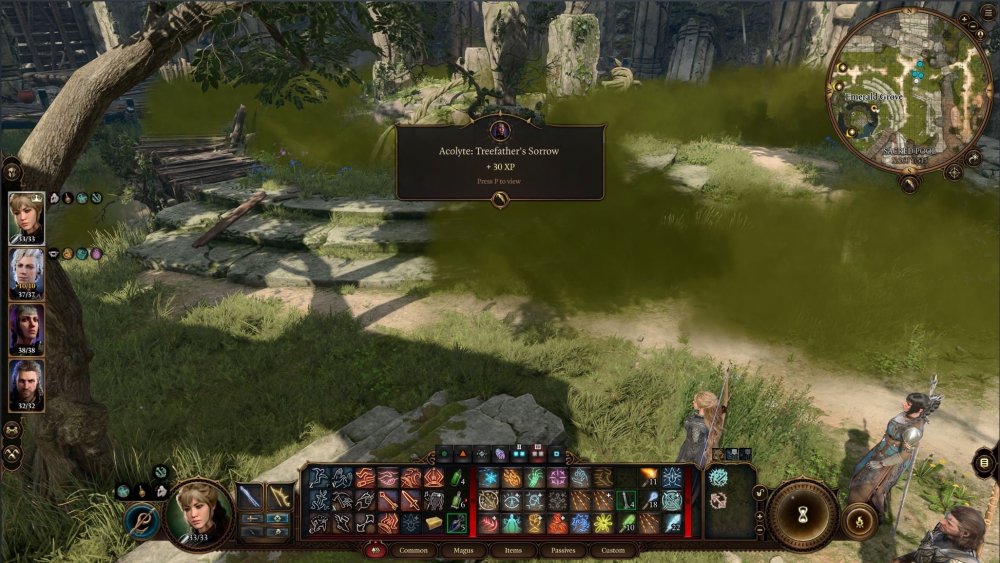Select the dark-haired purple companion portrait
1000x563 pixels.
(x=27, y=329)
